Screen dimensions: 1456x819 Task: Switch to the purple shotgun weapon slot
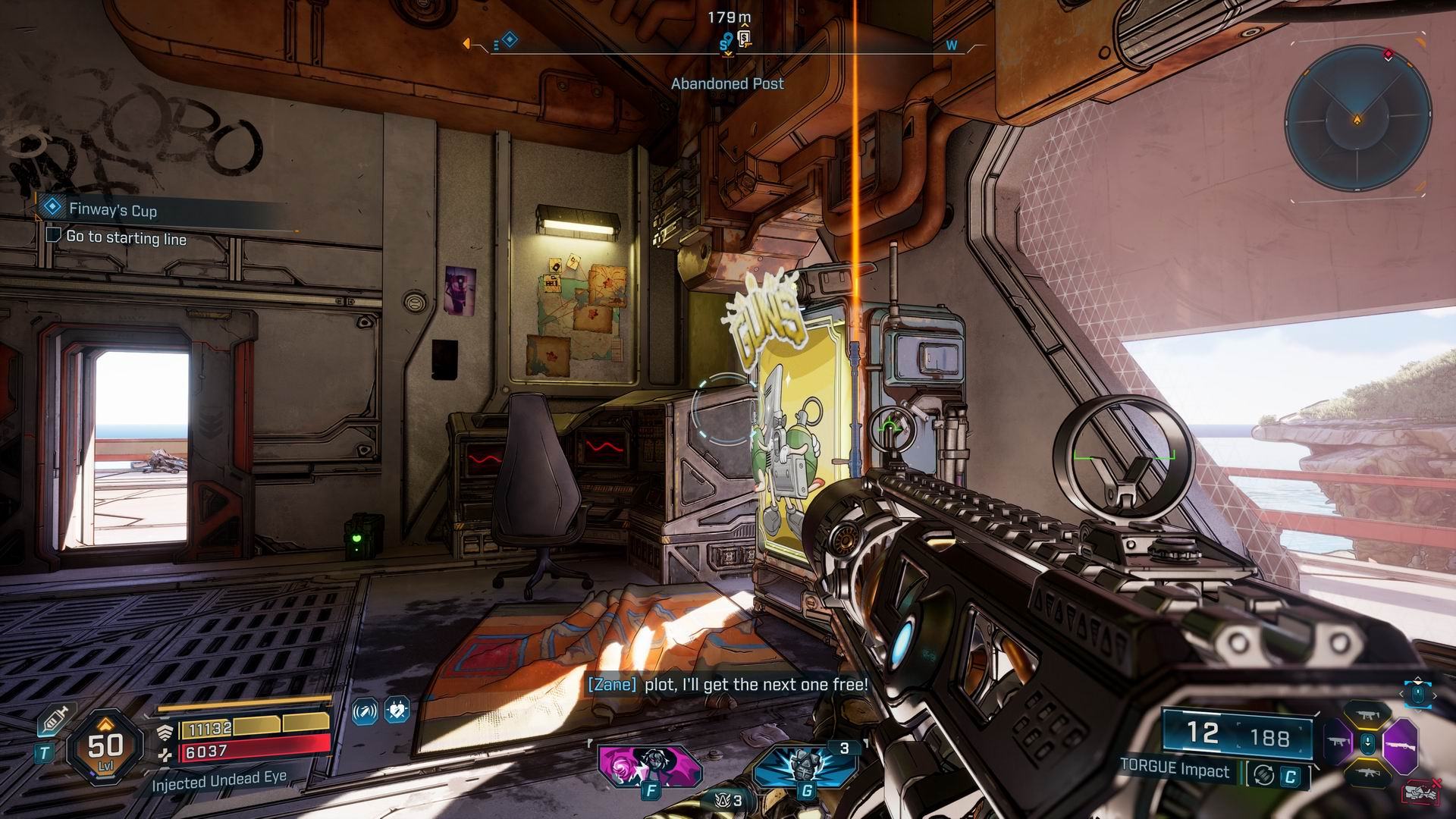1400,742
